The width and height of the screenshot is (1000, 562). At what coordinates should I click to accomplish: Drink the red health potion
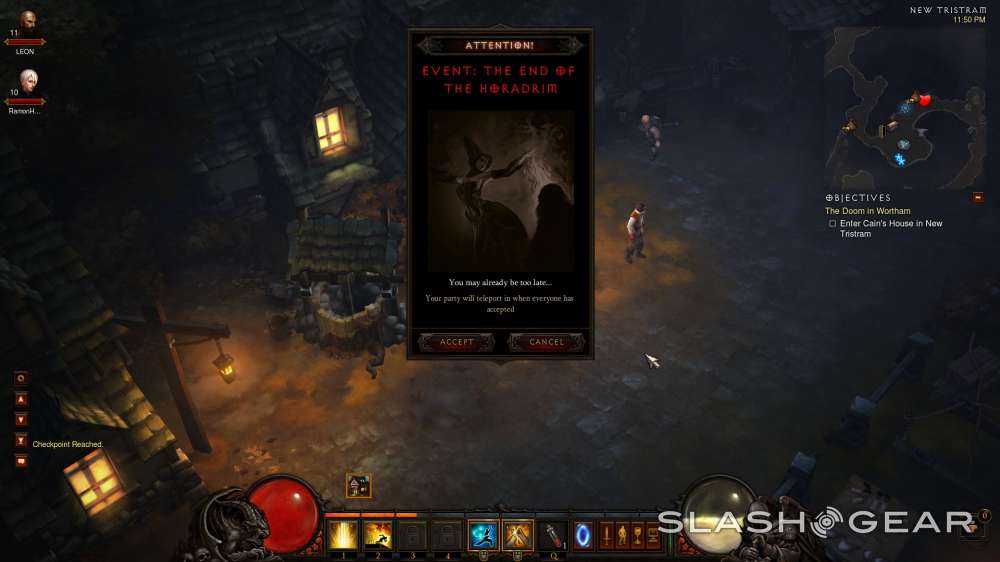[553, 536]
